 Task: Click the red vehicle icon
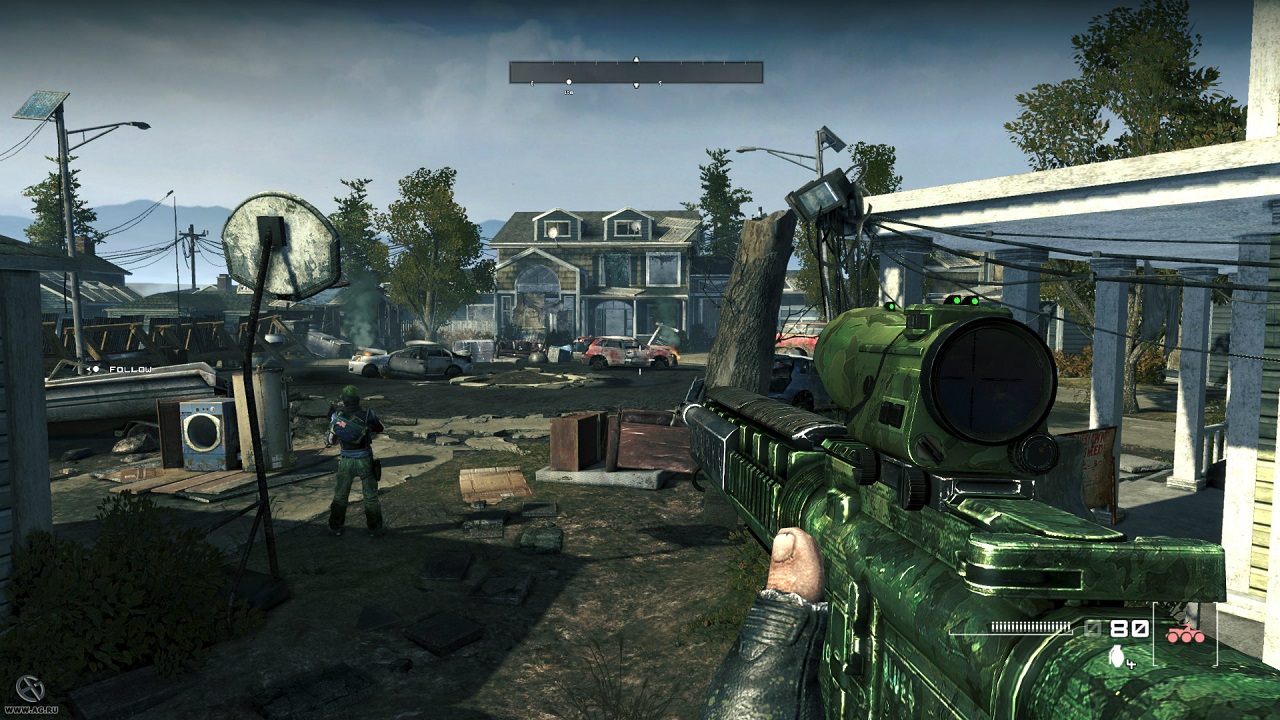tap(1185, 633)
